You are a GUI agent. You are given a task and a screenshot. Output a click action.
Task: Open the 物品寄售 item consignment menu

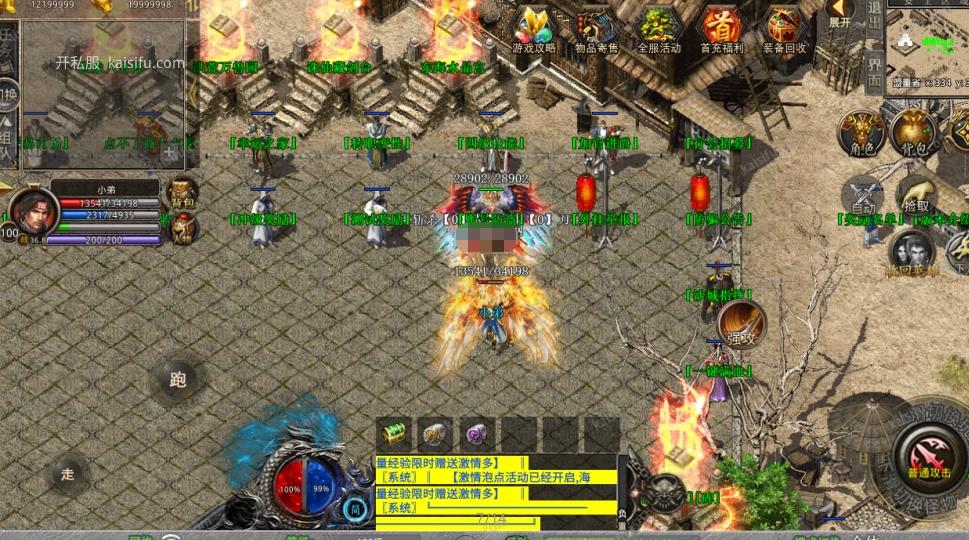pos(596,29)
